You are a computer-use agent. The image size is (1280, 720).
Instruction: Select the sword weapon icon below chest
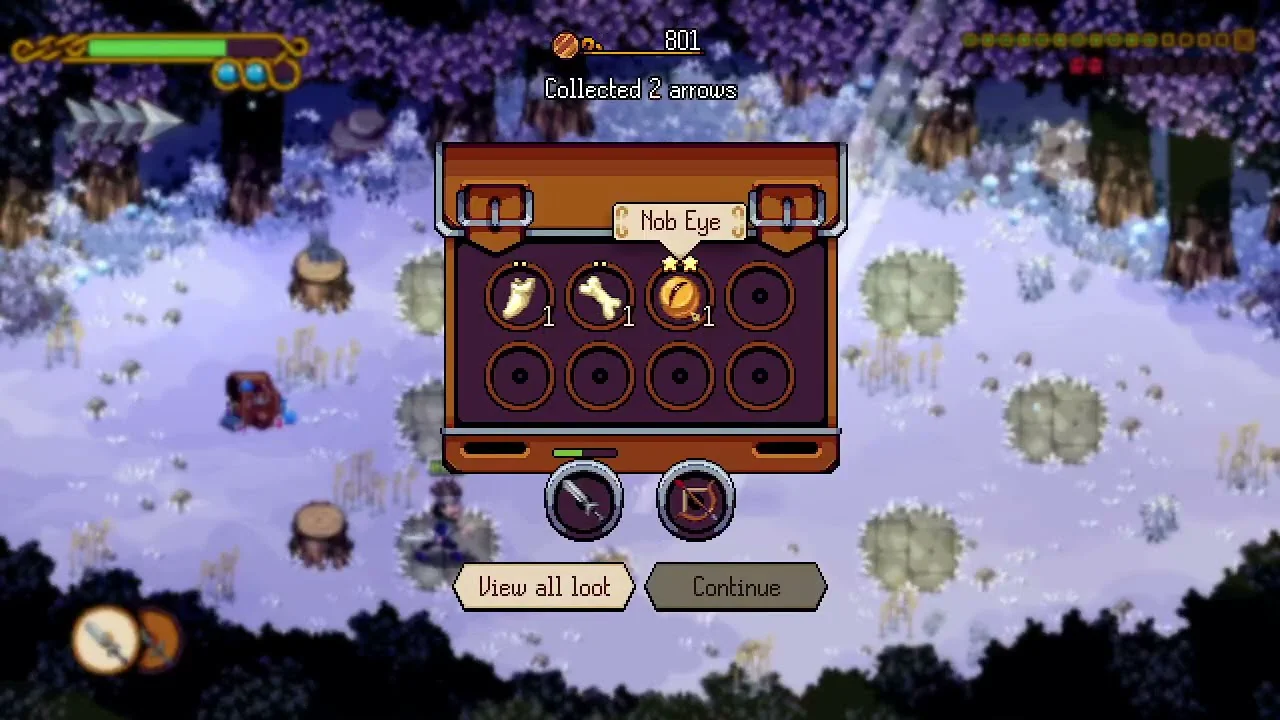(584, 500)
